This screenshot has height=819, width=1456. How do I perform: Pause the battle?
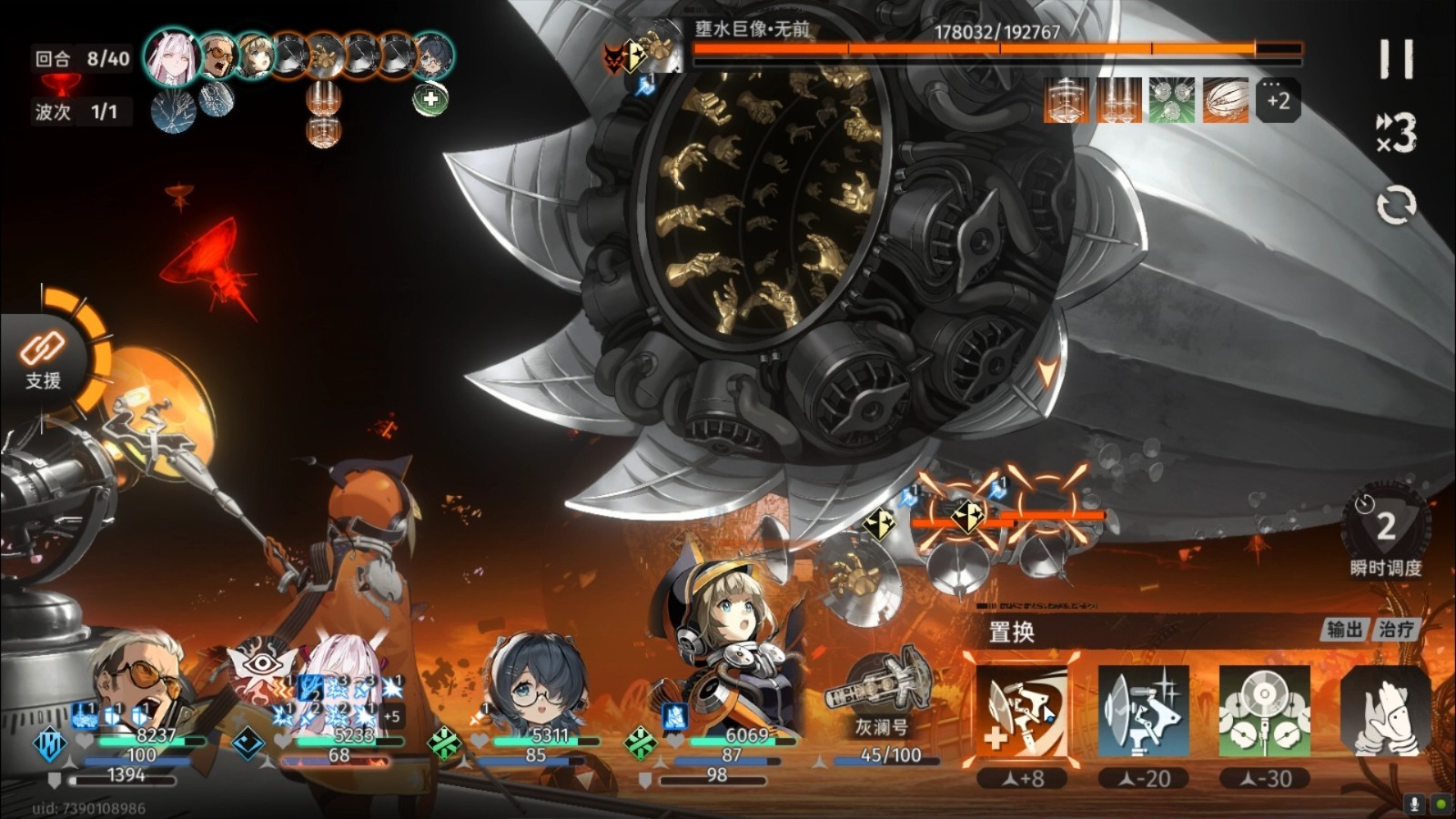(1396, 60)
